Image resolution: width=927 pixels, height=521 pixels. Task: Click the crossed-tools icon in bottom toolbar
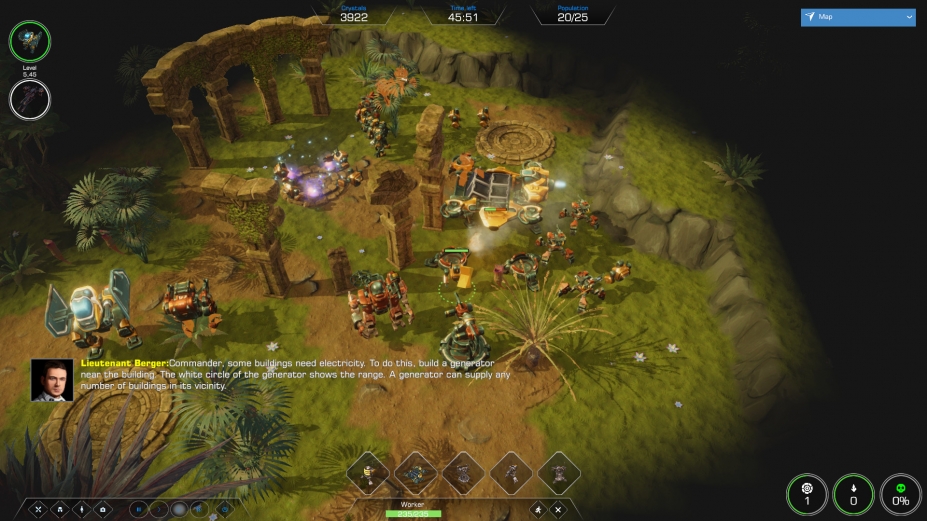pyautogui.click(x=37, y=509)
